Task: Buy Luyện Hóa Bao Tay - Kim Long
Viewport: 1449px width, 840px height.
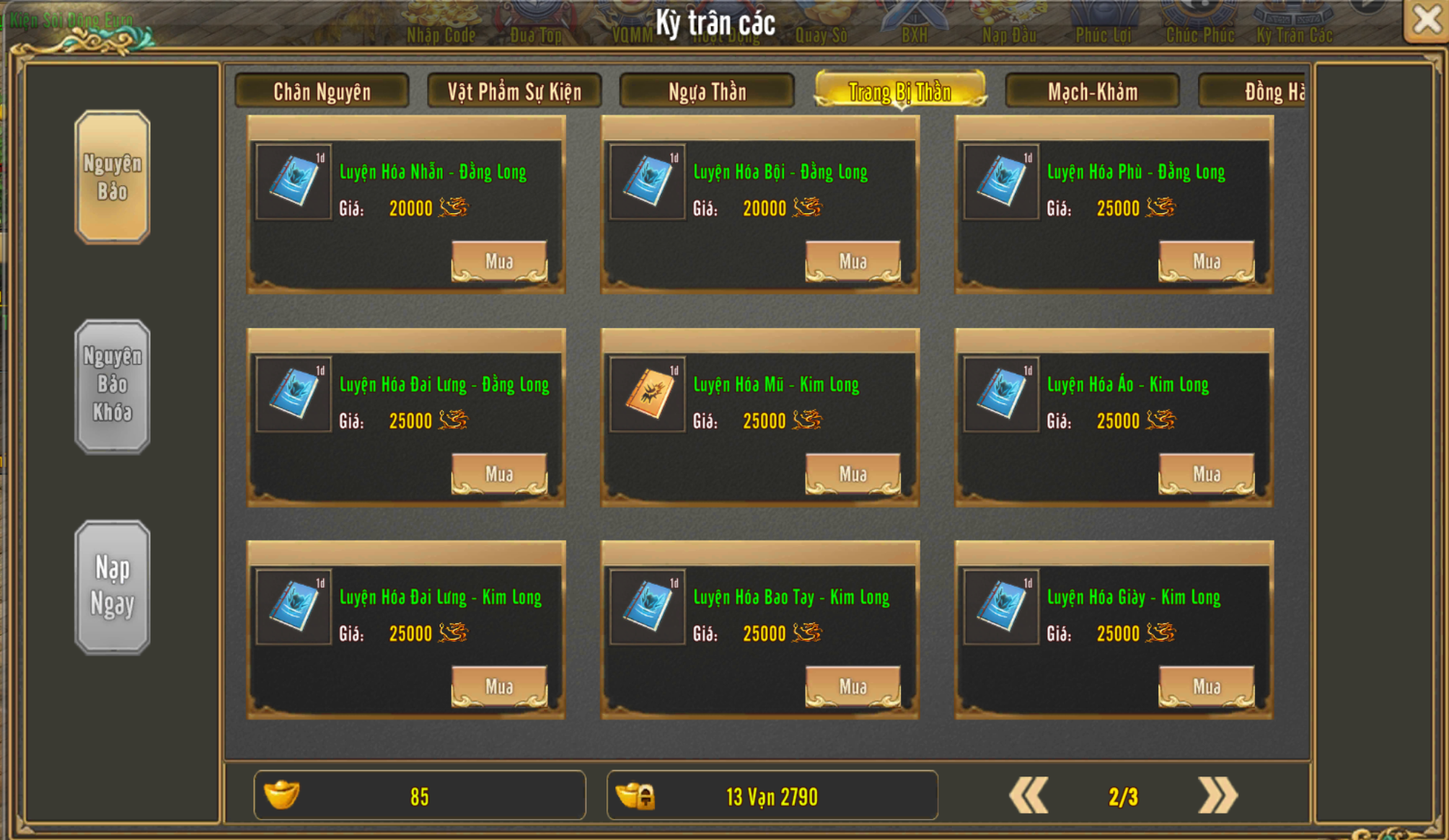Action: (853, 686)
